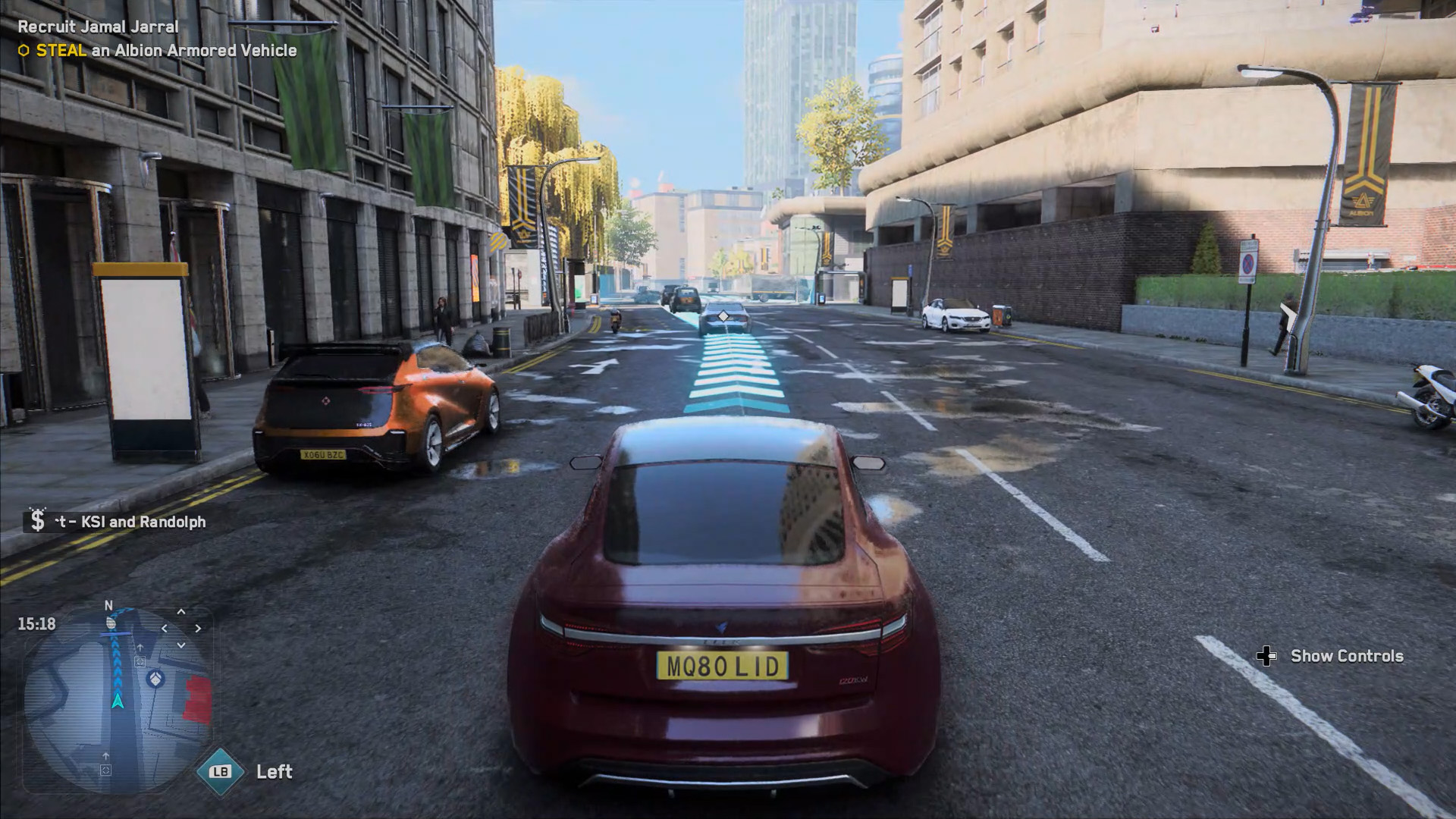Viewport: 1456px width, 819px height.
Task: Click the diamond waypoint marker on the car ahead
Action: coord(723,315)
